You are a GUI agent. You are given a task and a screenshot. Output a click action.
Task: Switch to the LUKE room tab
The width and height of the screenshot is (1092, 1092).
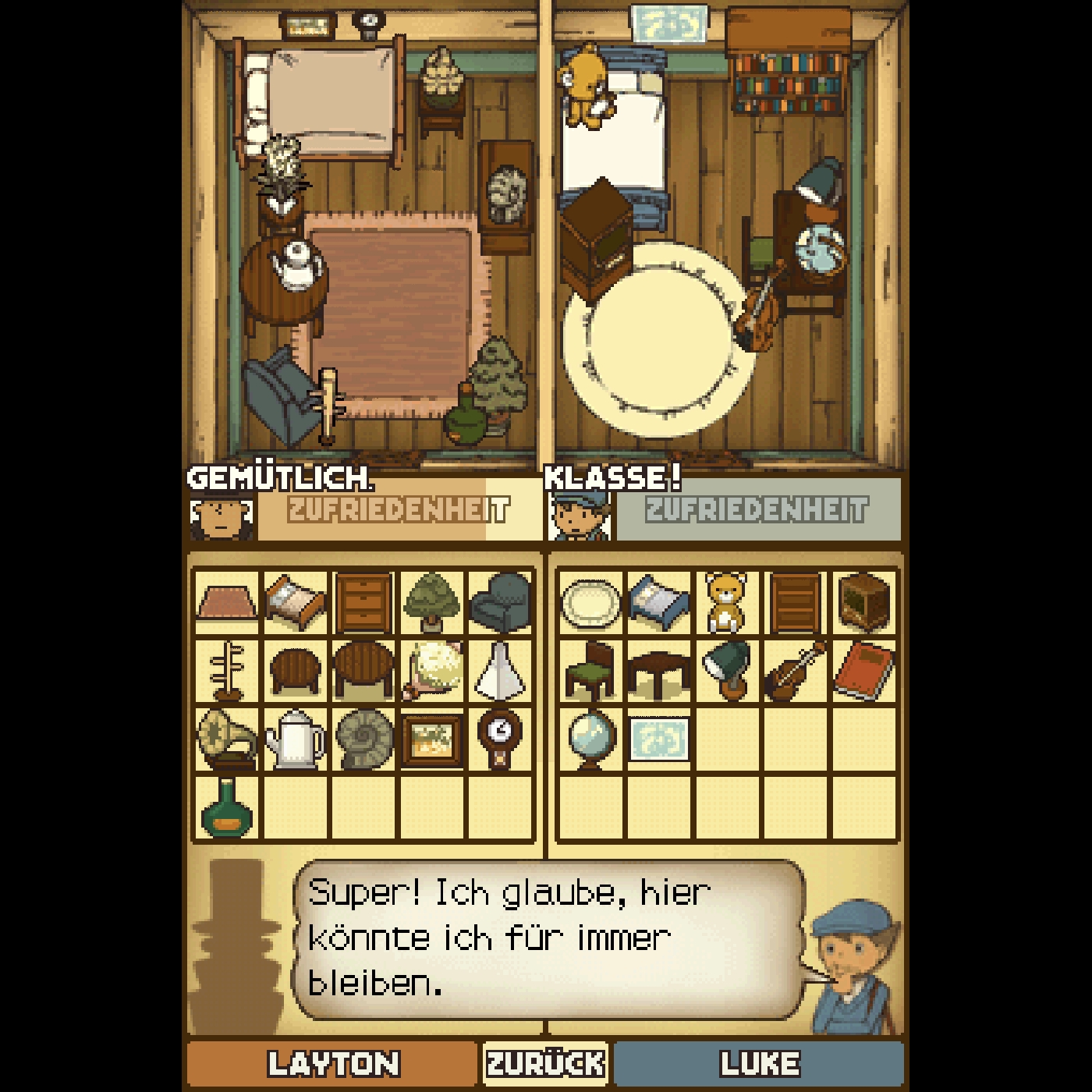click(759, 1063)
